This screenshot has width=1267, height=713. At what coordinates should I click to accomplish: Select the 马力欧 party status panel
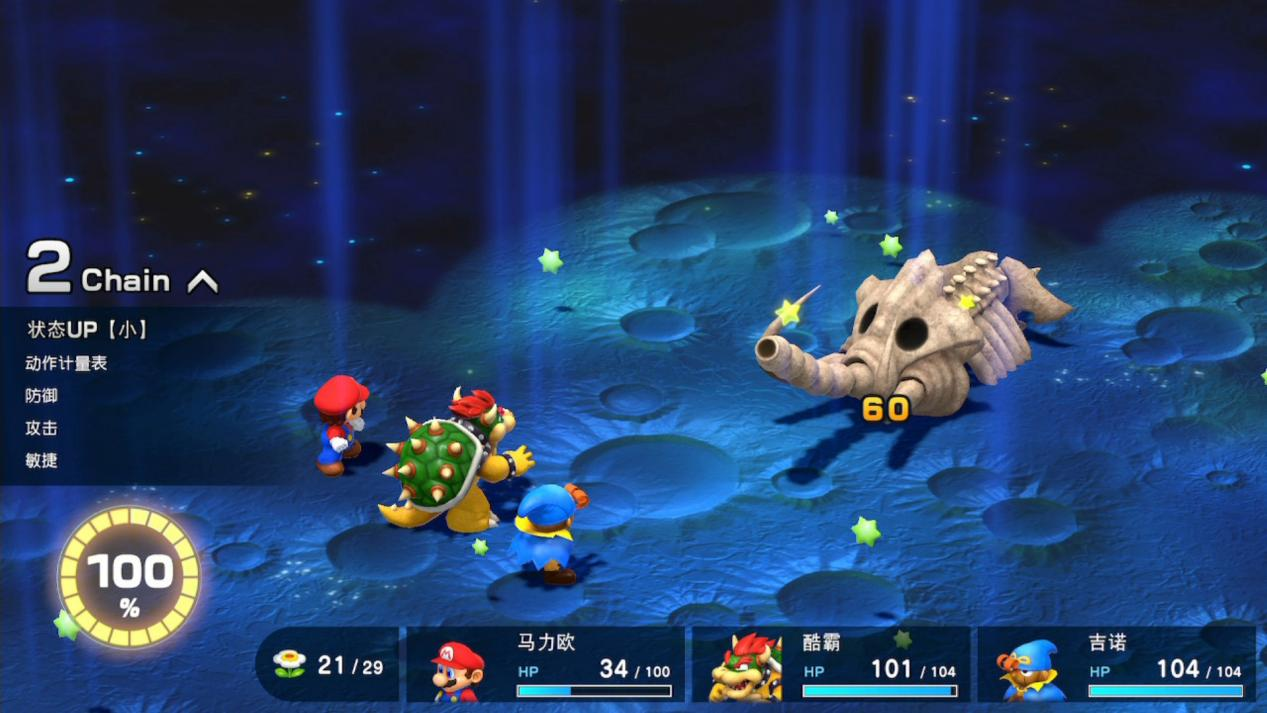[546, 665]
